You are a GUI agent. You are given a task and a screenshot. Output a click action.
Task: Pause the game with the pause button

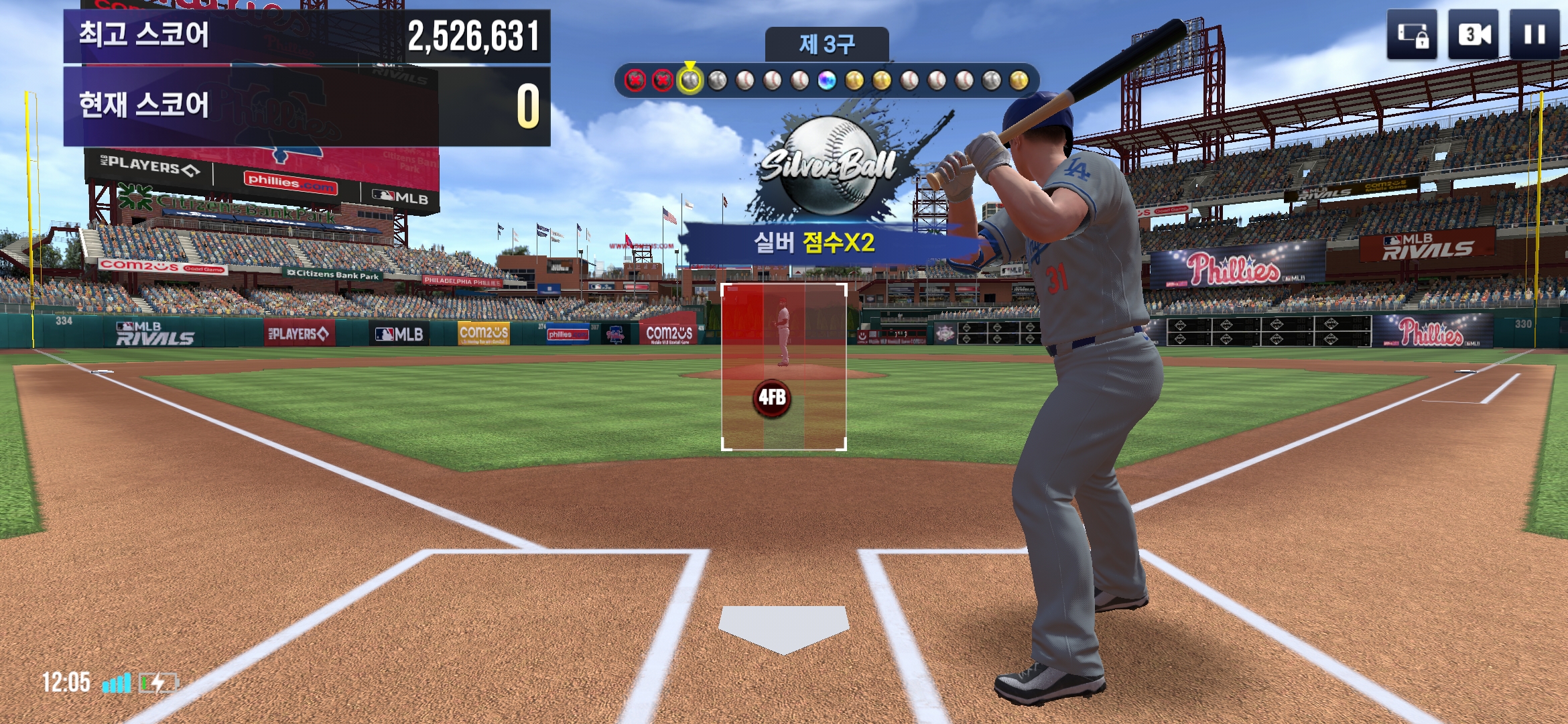click(1534, 34)
